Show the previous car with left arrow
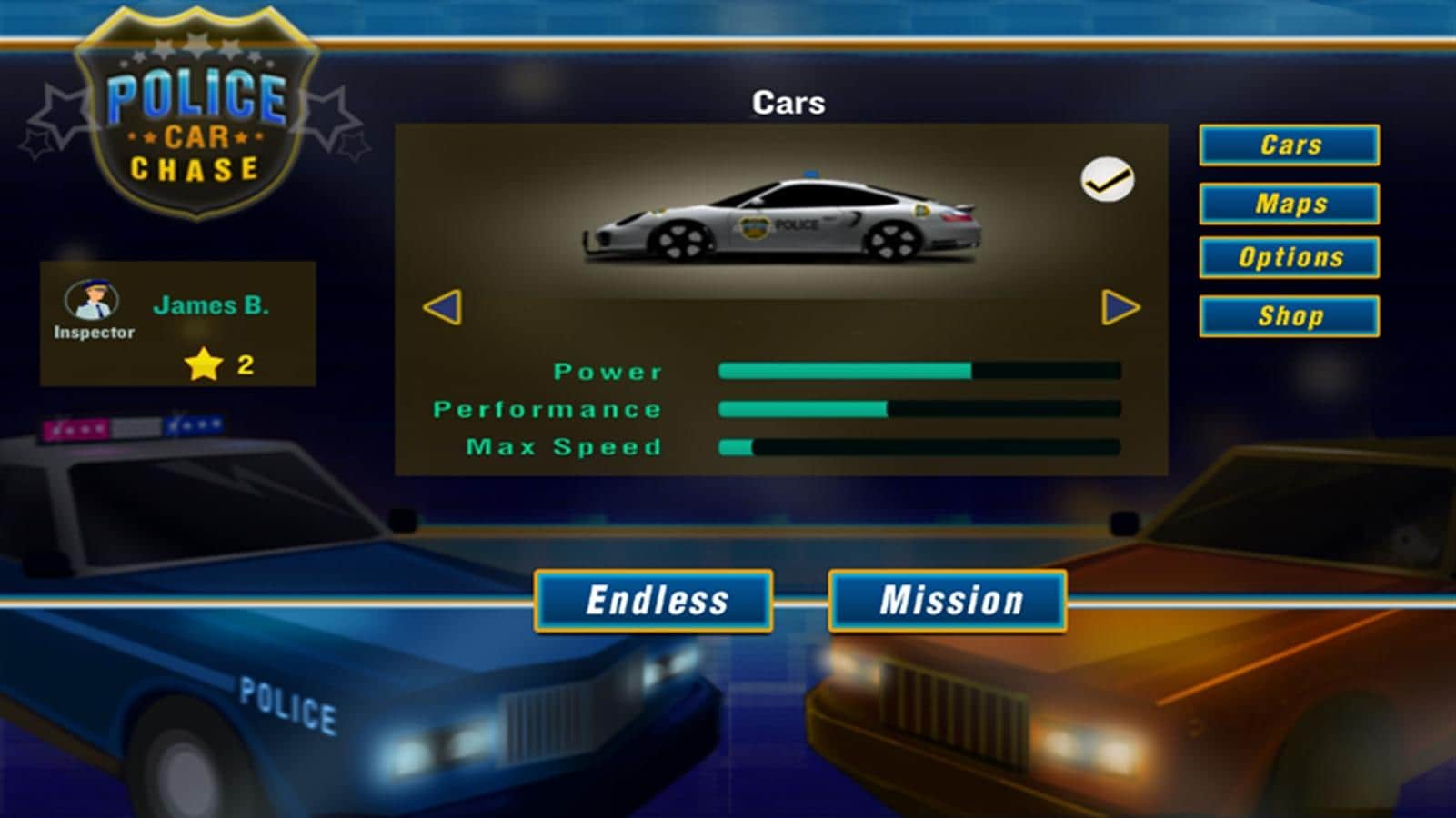 [x=443, y=307]
